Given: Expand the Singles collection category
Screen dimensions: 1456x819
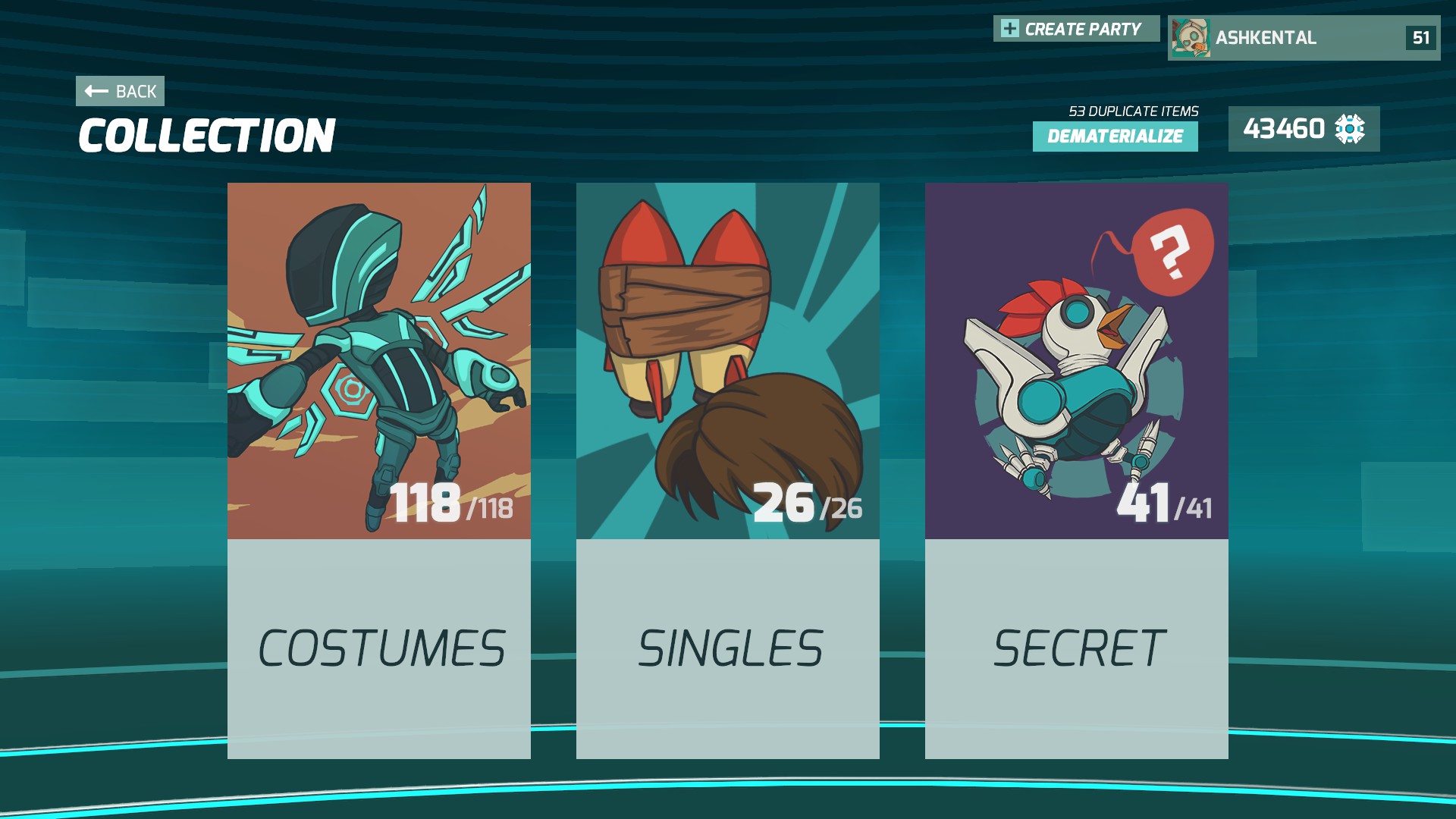Looking at the screenshot, I should pyautogui.click(x=728, y=648).
